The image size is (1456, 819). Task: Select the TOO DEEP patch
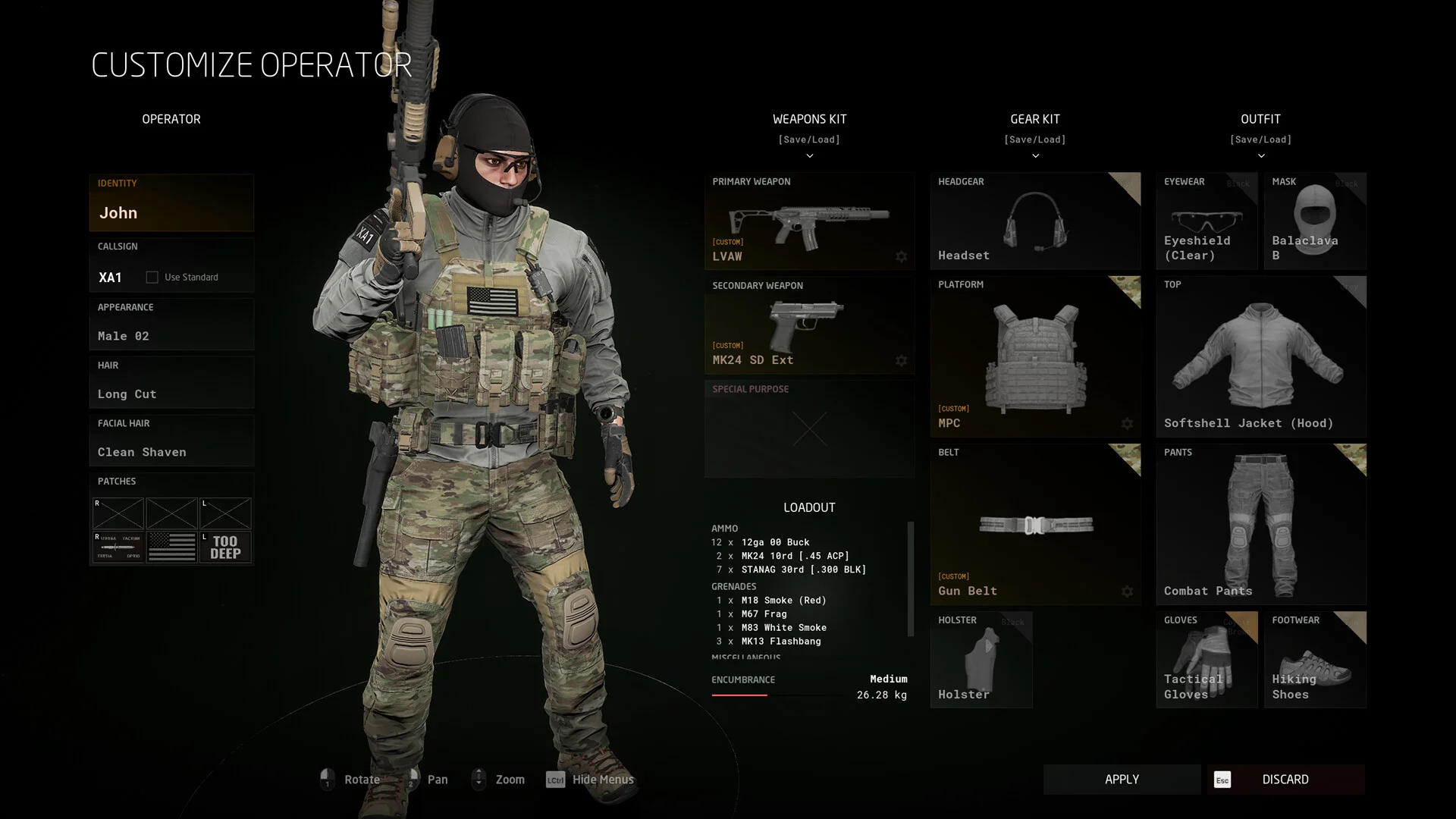pos(225,547)
